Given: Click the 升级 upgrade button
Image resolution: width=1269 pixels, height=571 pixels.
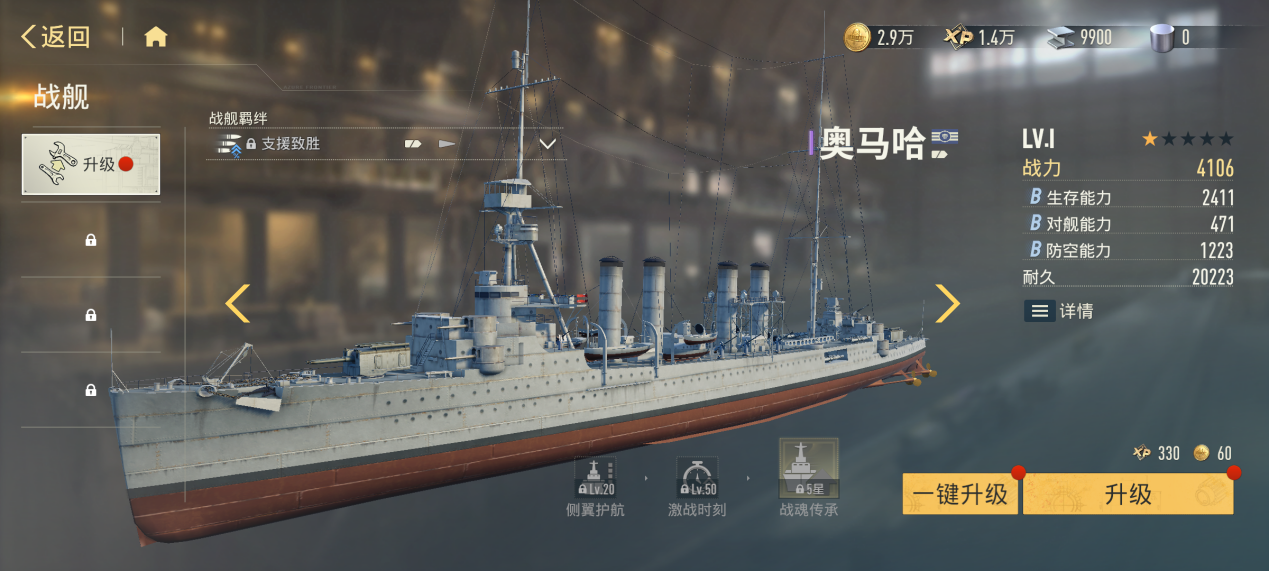Looking at the screenshot, I should click(1127, 494).
